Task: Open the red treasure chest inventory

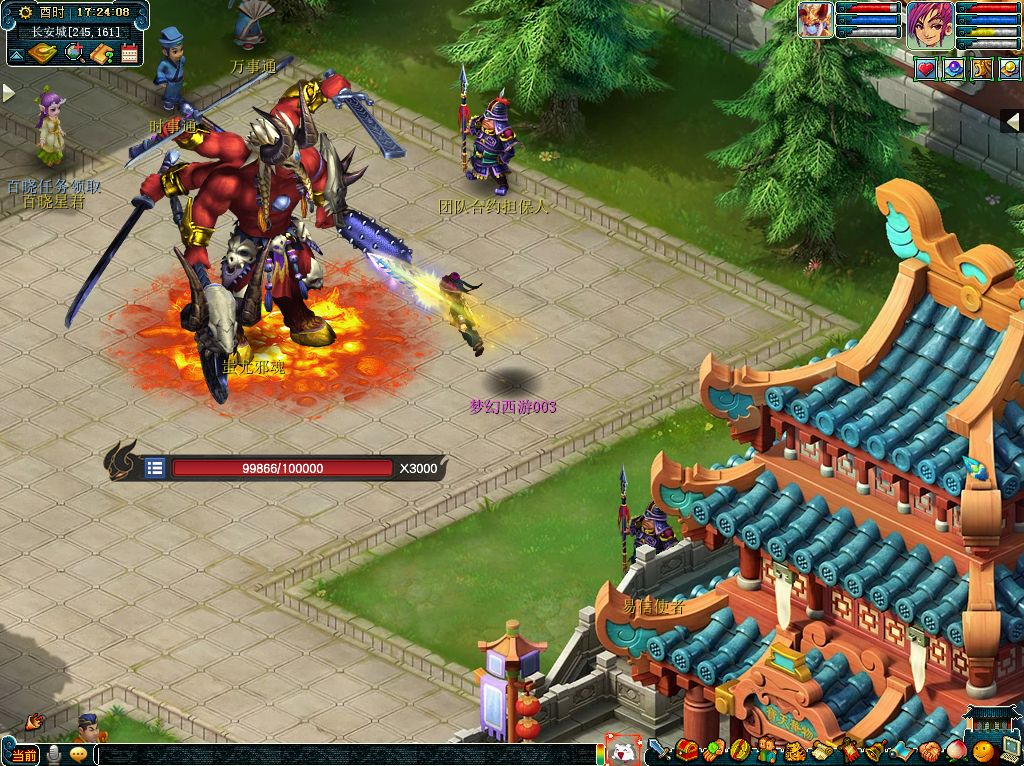Action: (686, 750)
